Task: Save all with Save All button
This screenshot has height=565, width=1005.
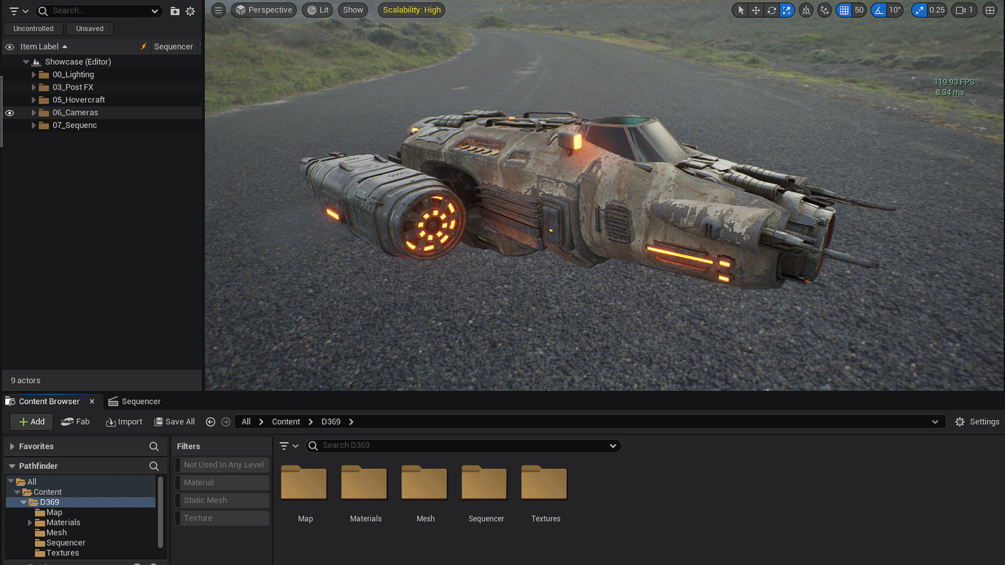Action: pyautogui.click(x=174, y=422)
